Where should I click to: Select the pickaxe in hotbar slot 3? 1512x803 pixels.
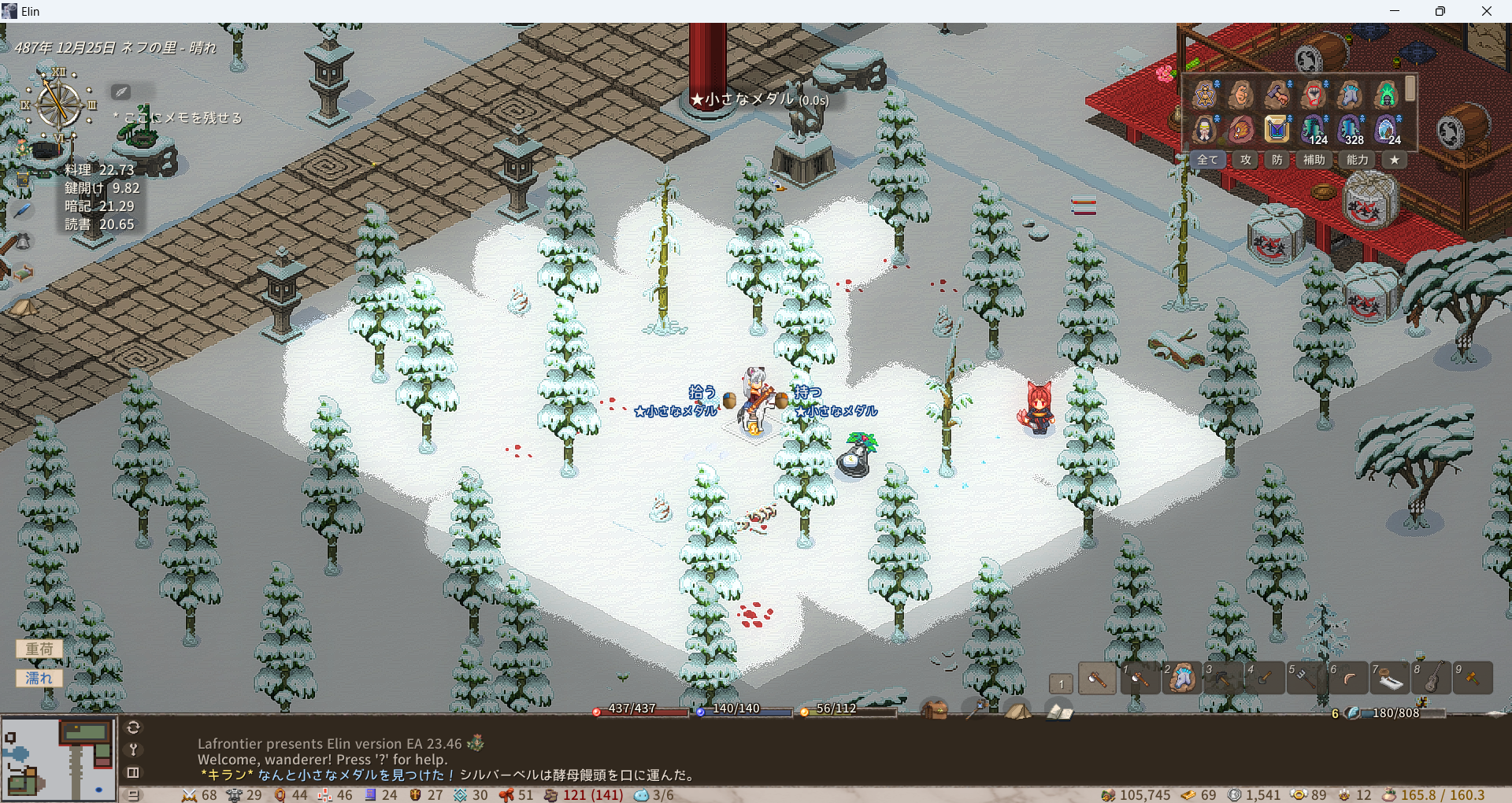click(x=1223, y=678)
